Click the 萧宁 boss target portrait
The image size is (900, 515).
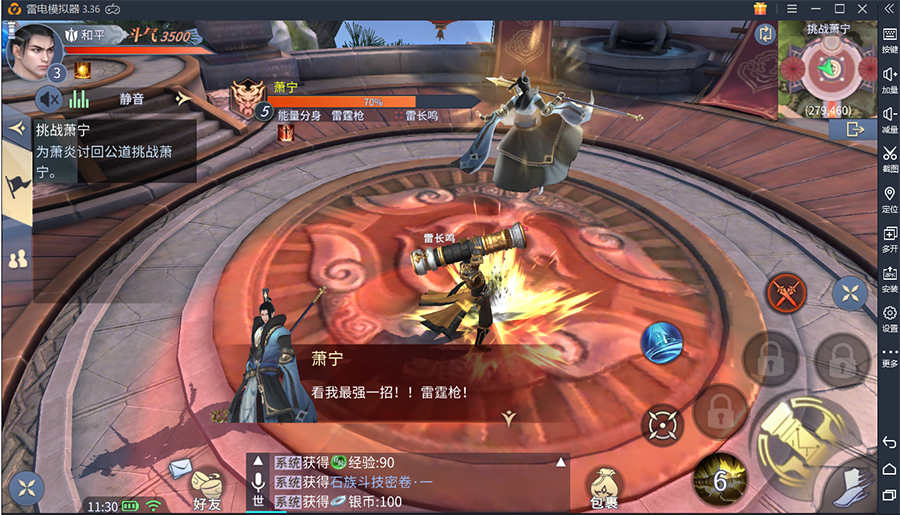(x=249, y=98)
